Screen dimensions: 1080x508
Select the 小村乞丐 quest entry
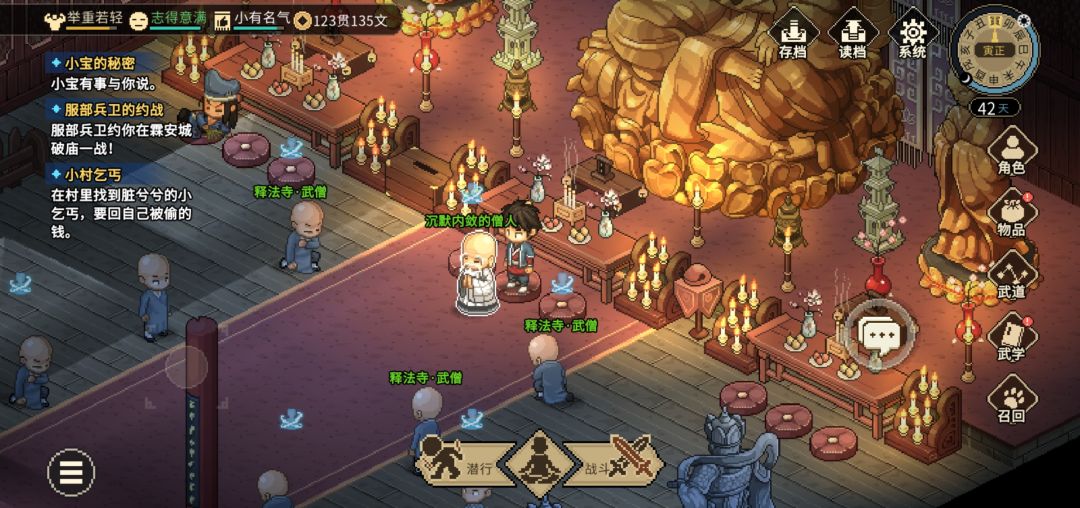92,174
